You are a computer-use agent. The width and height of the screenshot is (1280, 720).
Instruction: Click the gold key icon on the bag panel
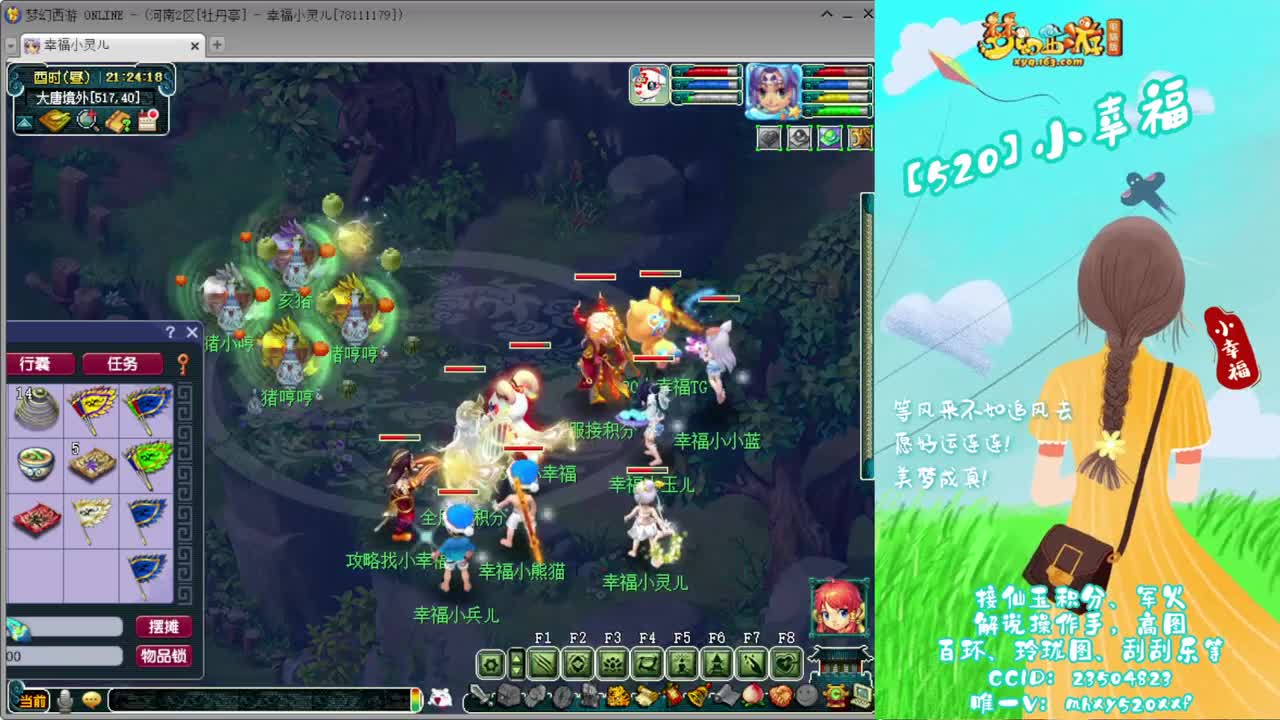tap(182, 364)
